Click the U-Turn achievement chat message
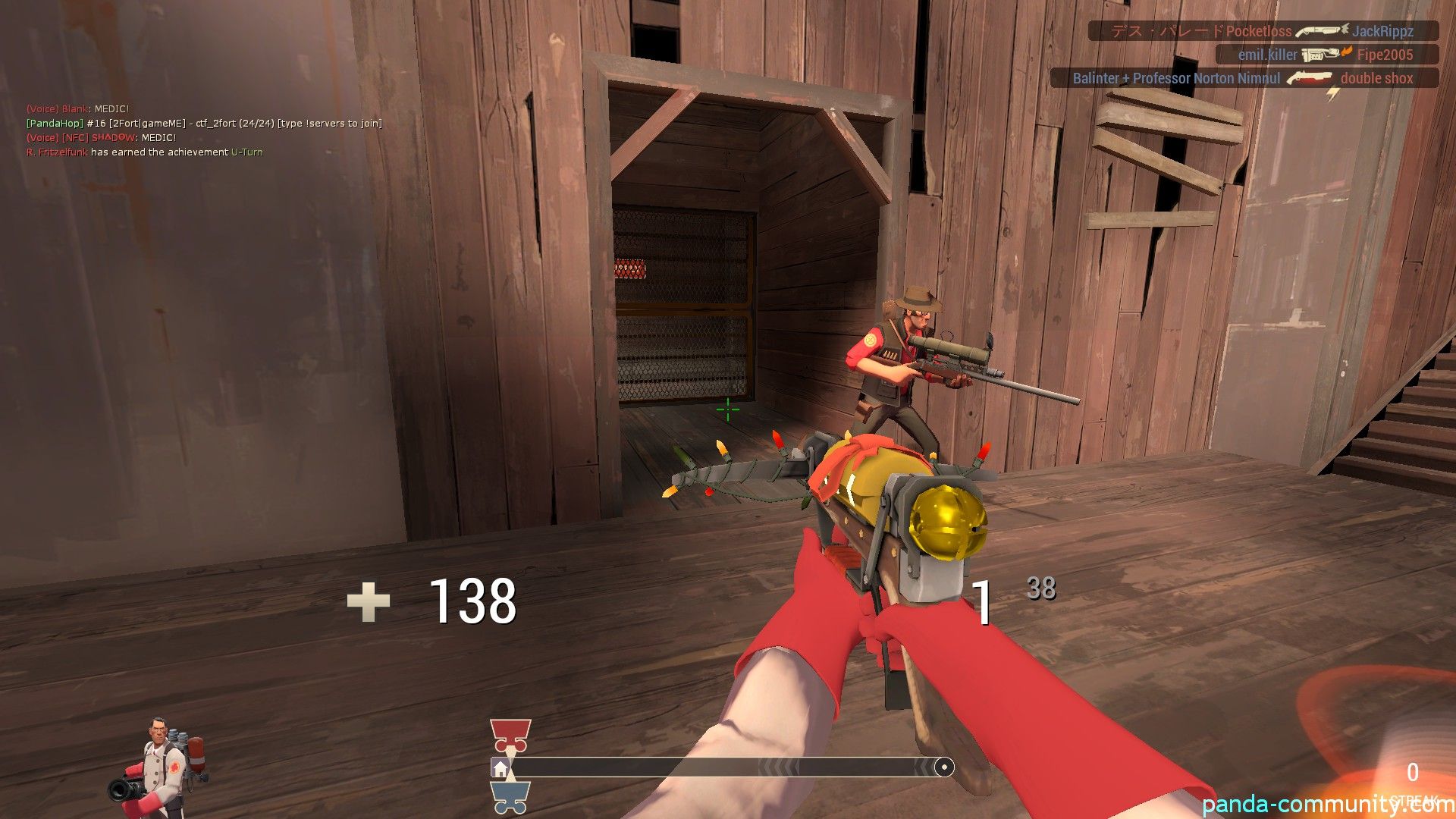This screenshot has height=819, width=1456. pos(144,152)
